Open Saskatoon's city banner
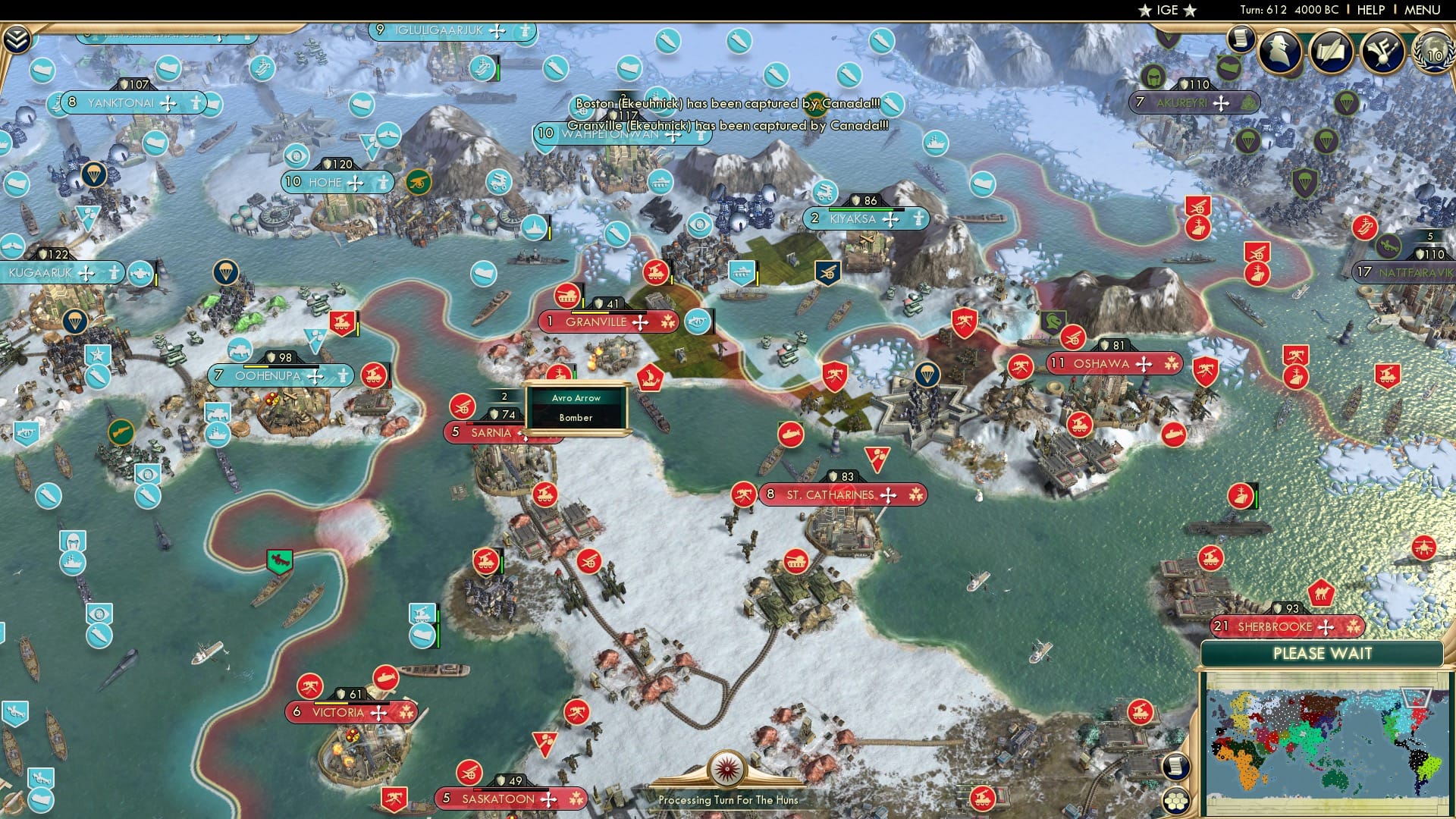The image size is (1456, 819). click(503, 799)
